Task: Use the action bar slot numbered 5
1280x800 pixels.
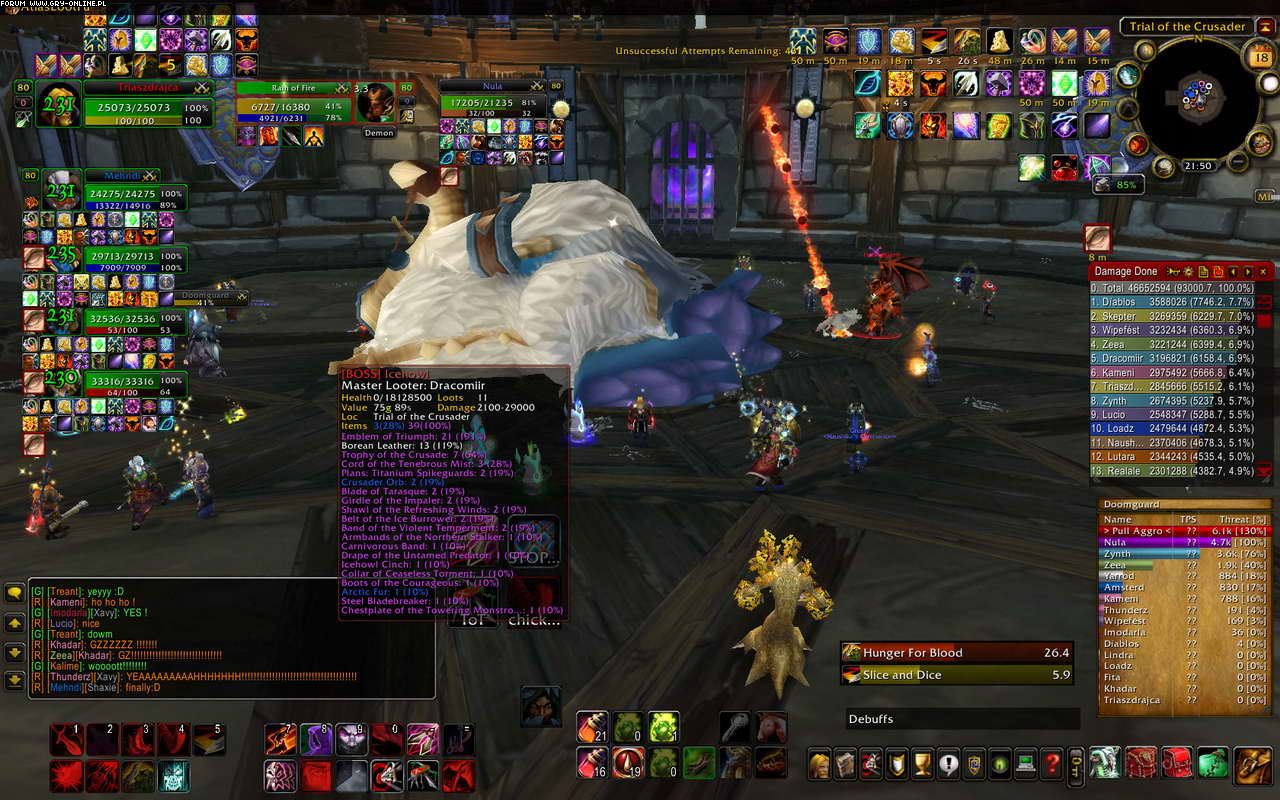Action: coord(208,739)
